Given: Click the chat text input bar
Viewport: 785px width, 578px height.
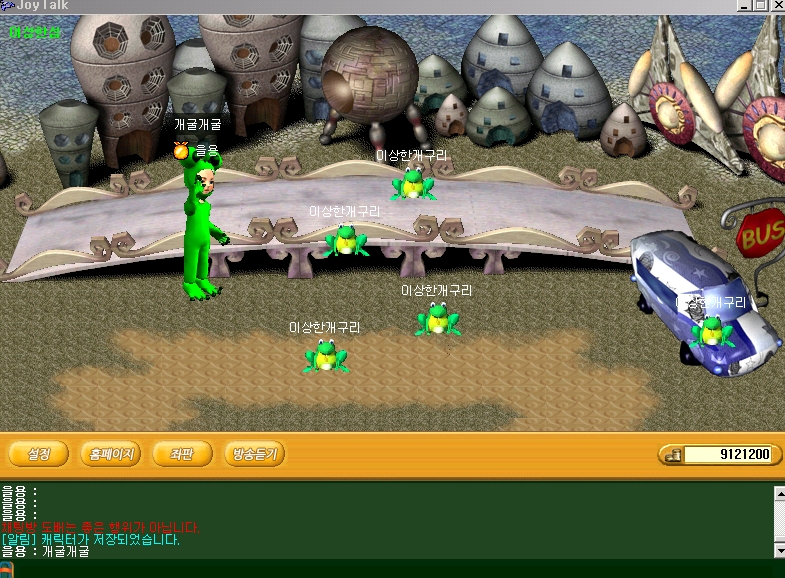Looking at the screenshot, I should pos(400,569).
